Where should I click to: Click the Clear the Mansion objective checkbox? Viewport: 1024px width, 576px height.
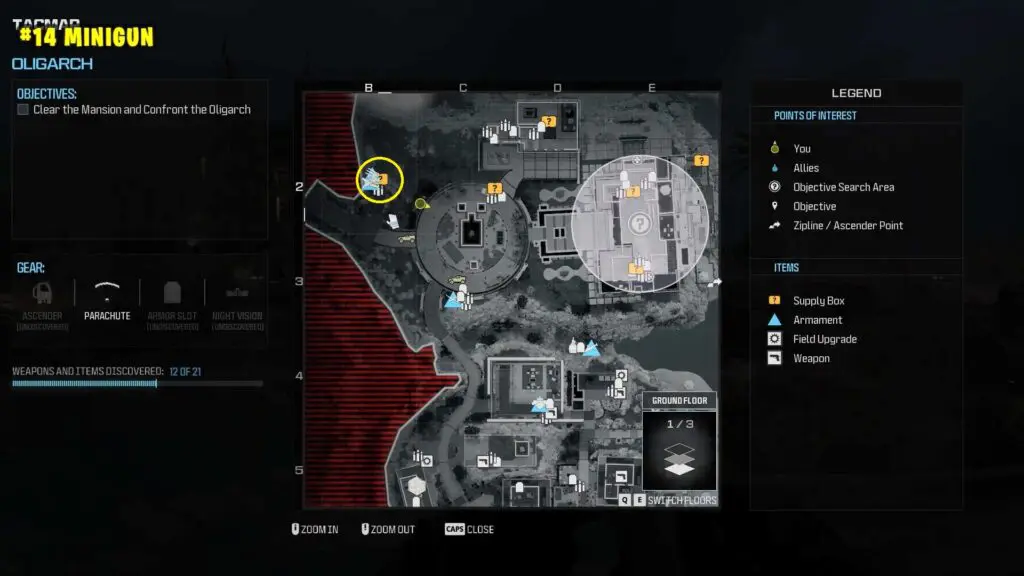[x=23, y=110]
